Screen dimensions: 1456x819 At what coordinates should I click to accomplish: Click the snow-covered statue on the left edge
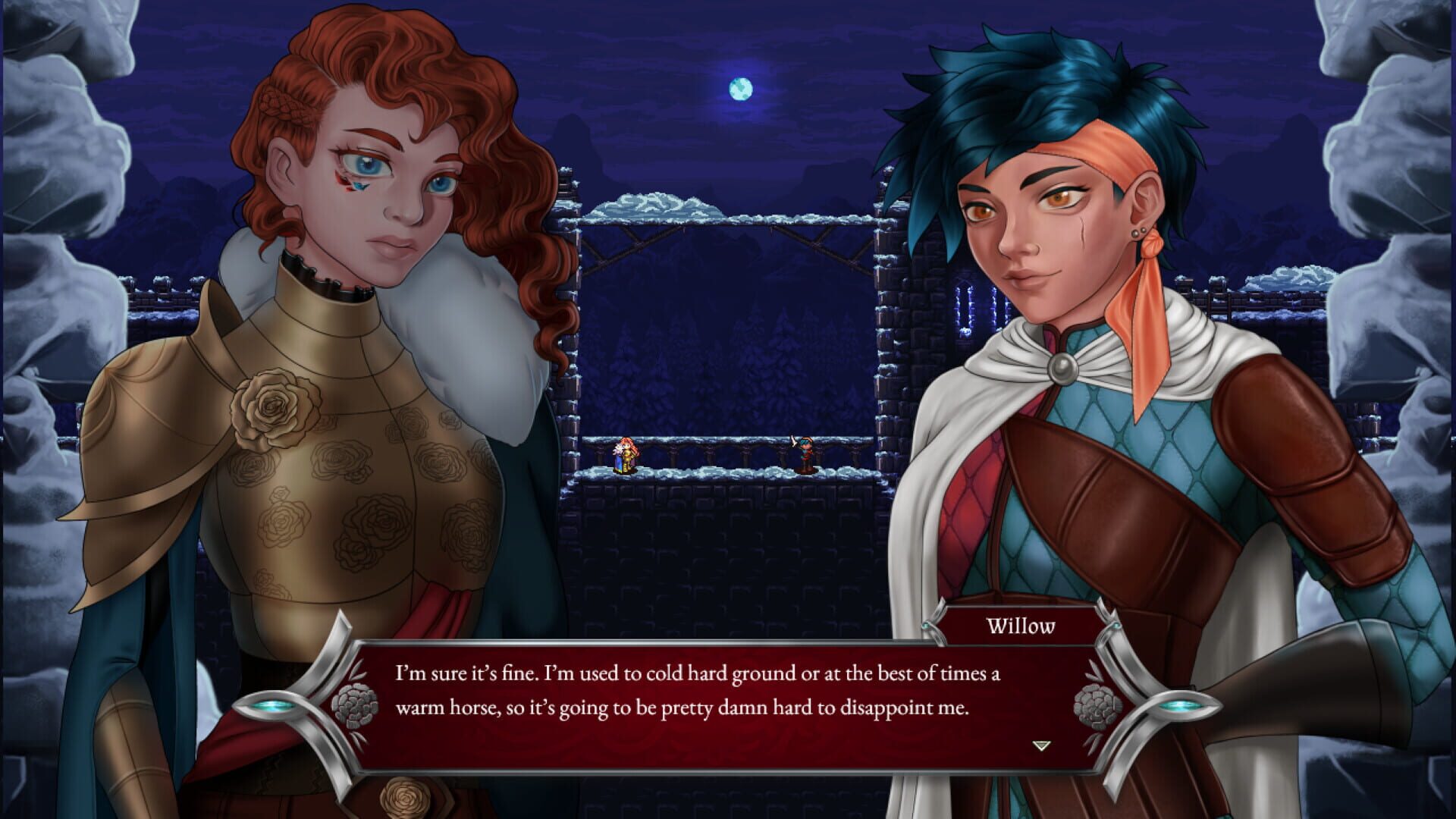click(61, 190)
